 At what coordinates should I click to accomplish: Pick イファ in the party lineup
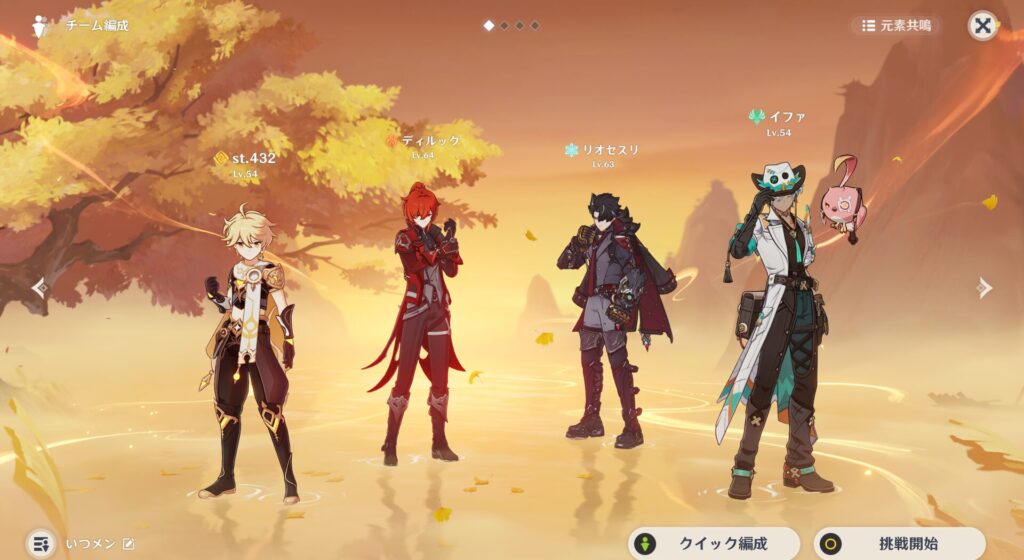[775, 320]
